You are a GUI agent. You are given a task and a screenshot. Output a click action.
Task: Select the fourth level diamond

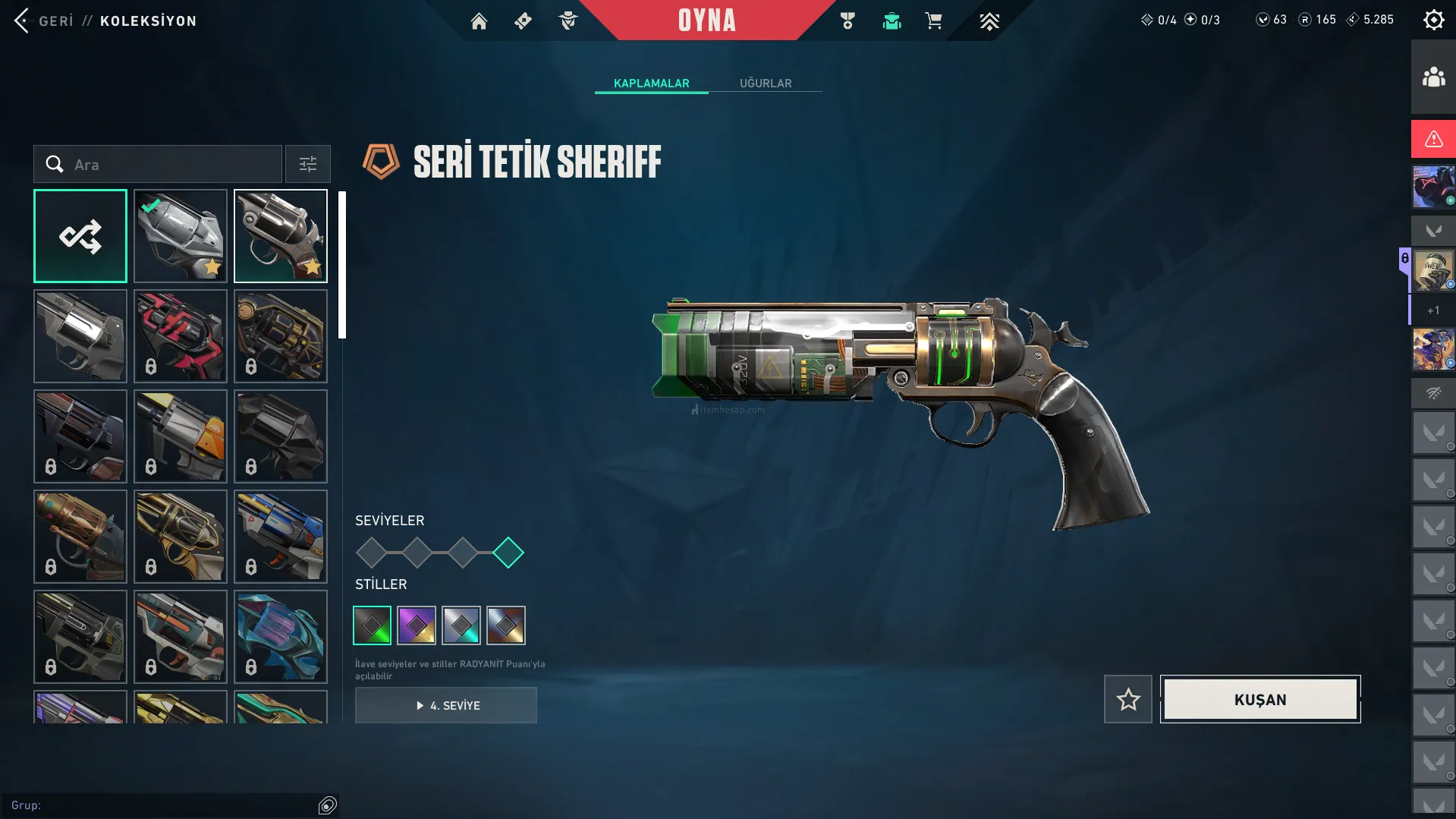[508, 553]
